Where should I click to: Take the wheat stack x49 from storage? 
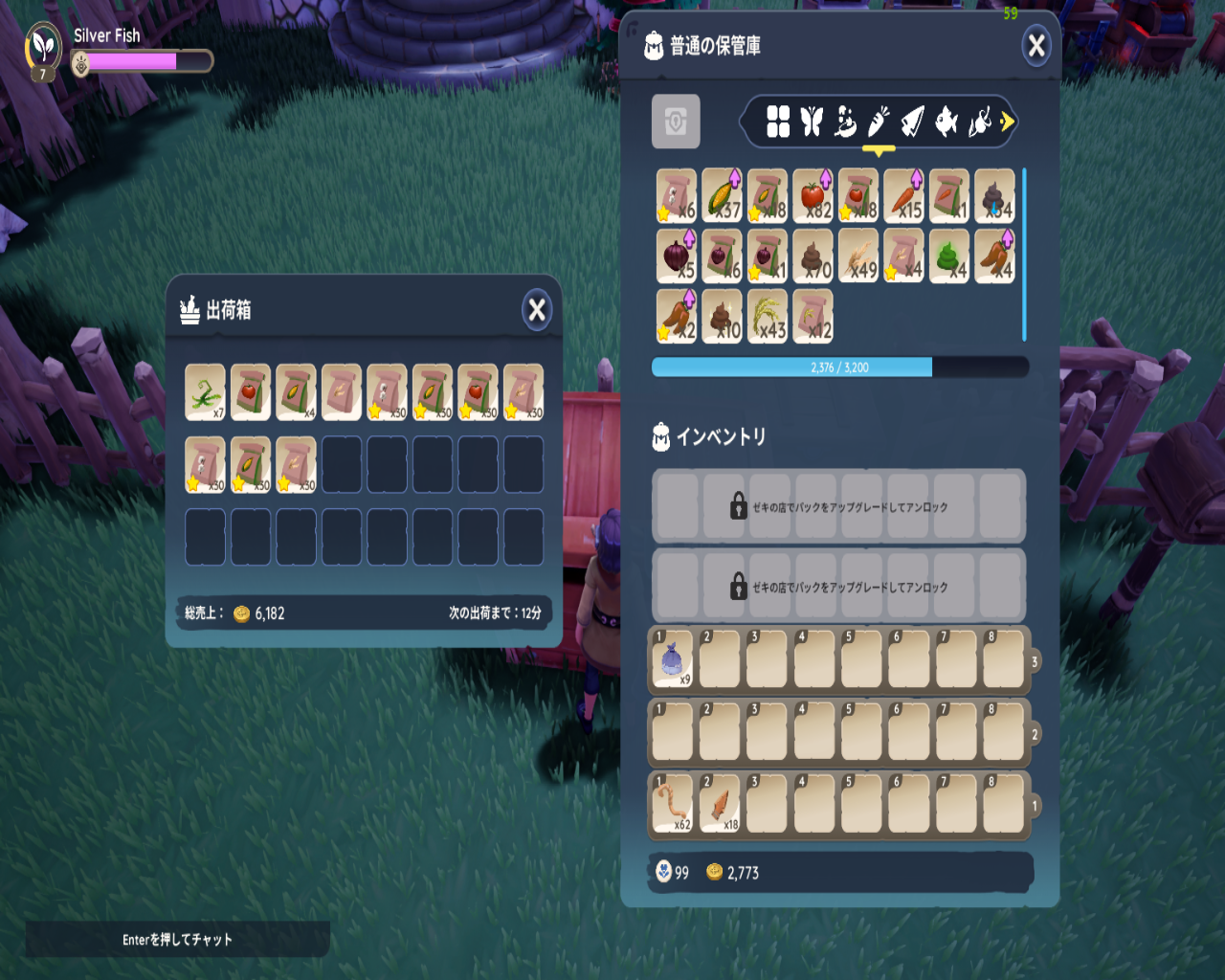click(858, 256)
